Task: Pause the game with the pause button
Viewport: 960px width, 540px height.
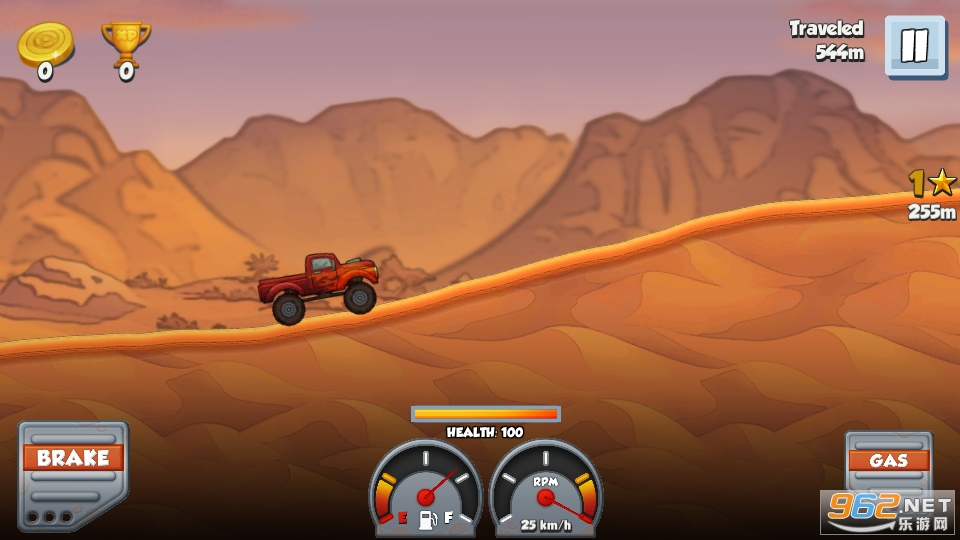Action: point(914,46)
